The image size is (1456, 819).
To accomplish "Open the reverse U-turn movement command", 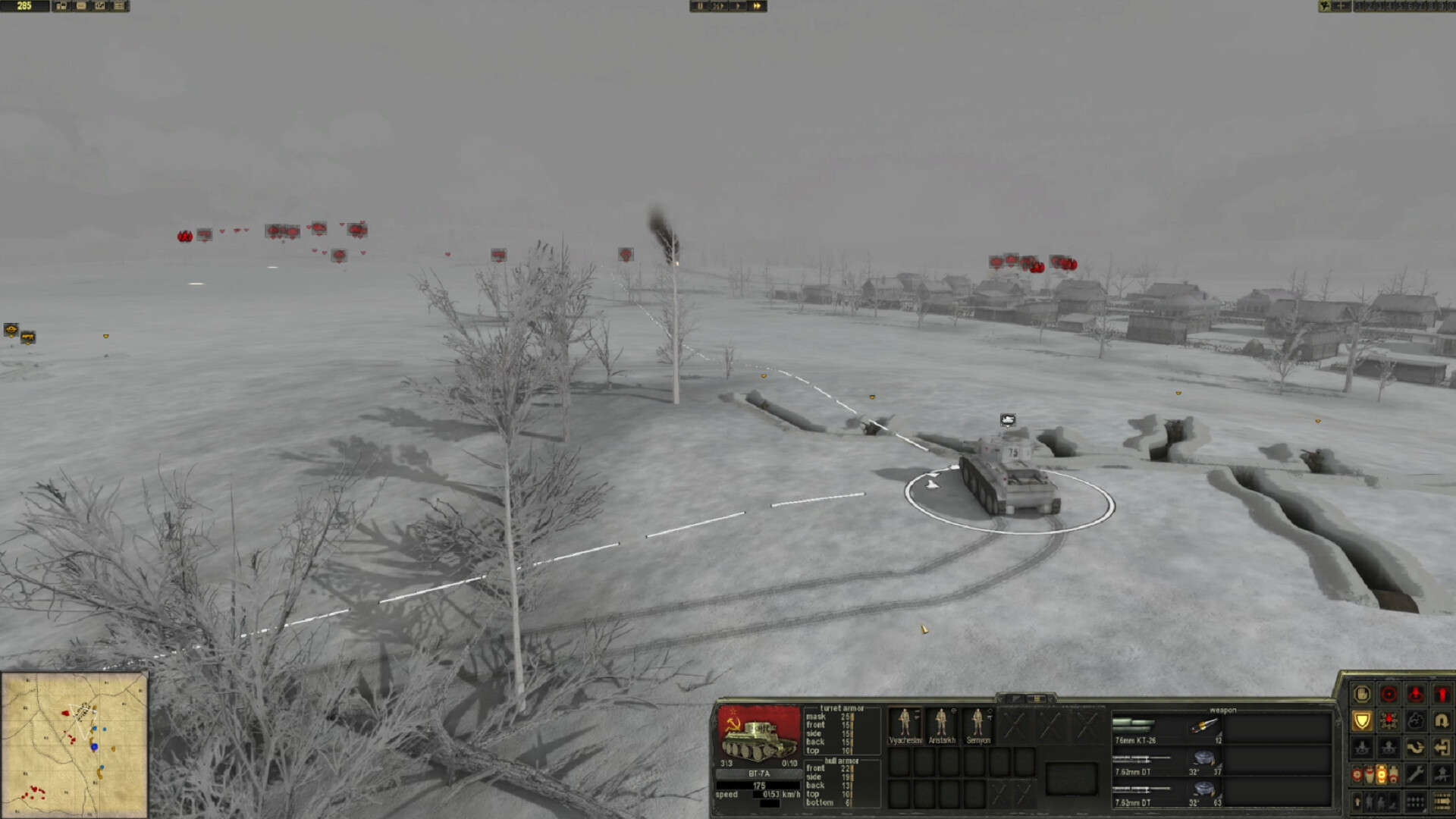I will [x=1442, y=719].
